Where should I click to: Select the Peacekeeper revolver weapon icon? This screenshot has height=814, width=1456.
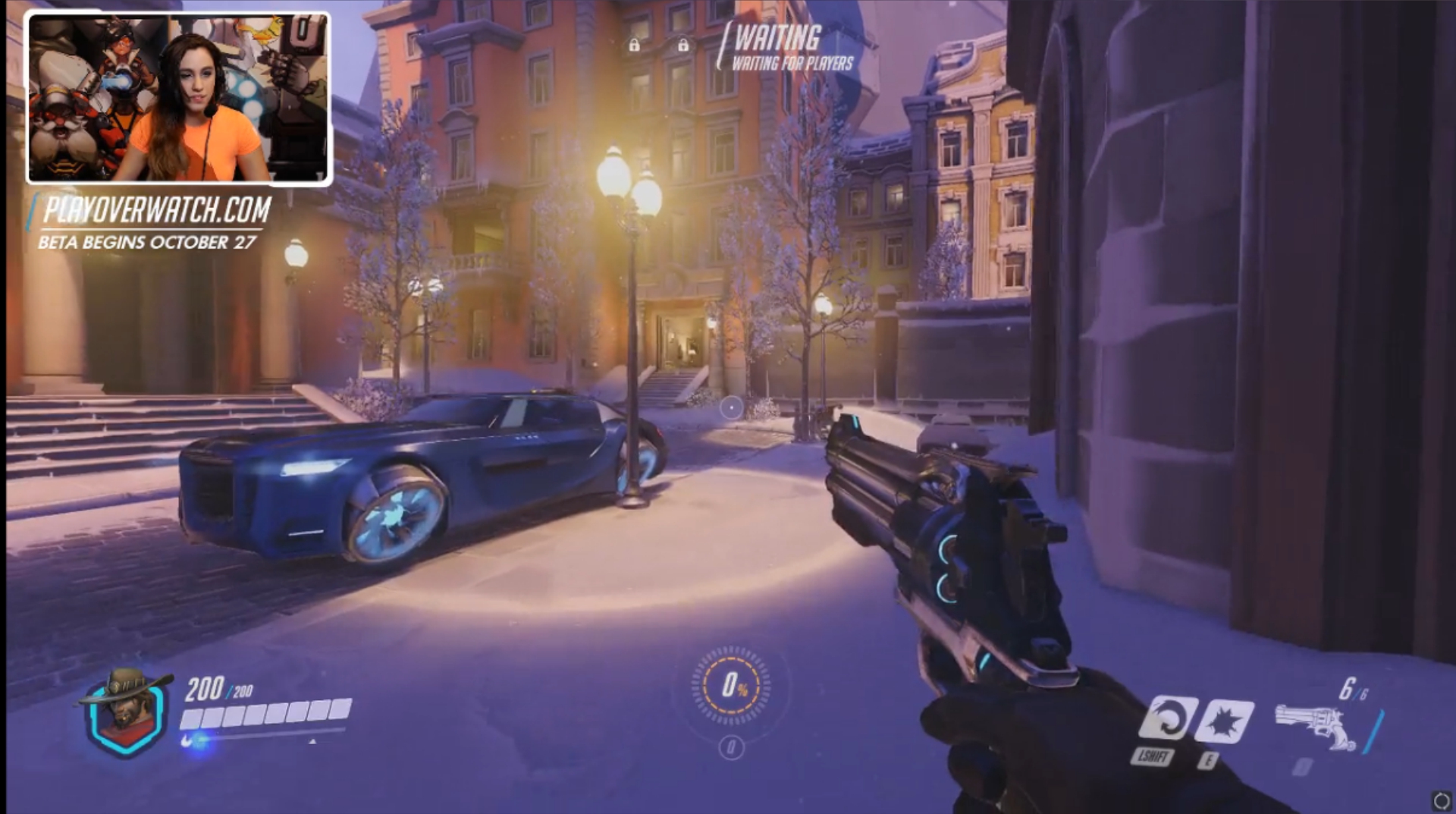(1314, 726)
